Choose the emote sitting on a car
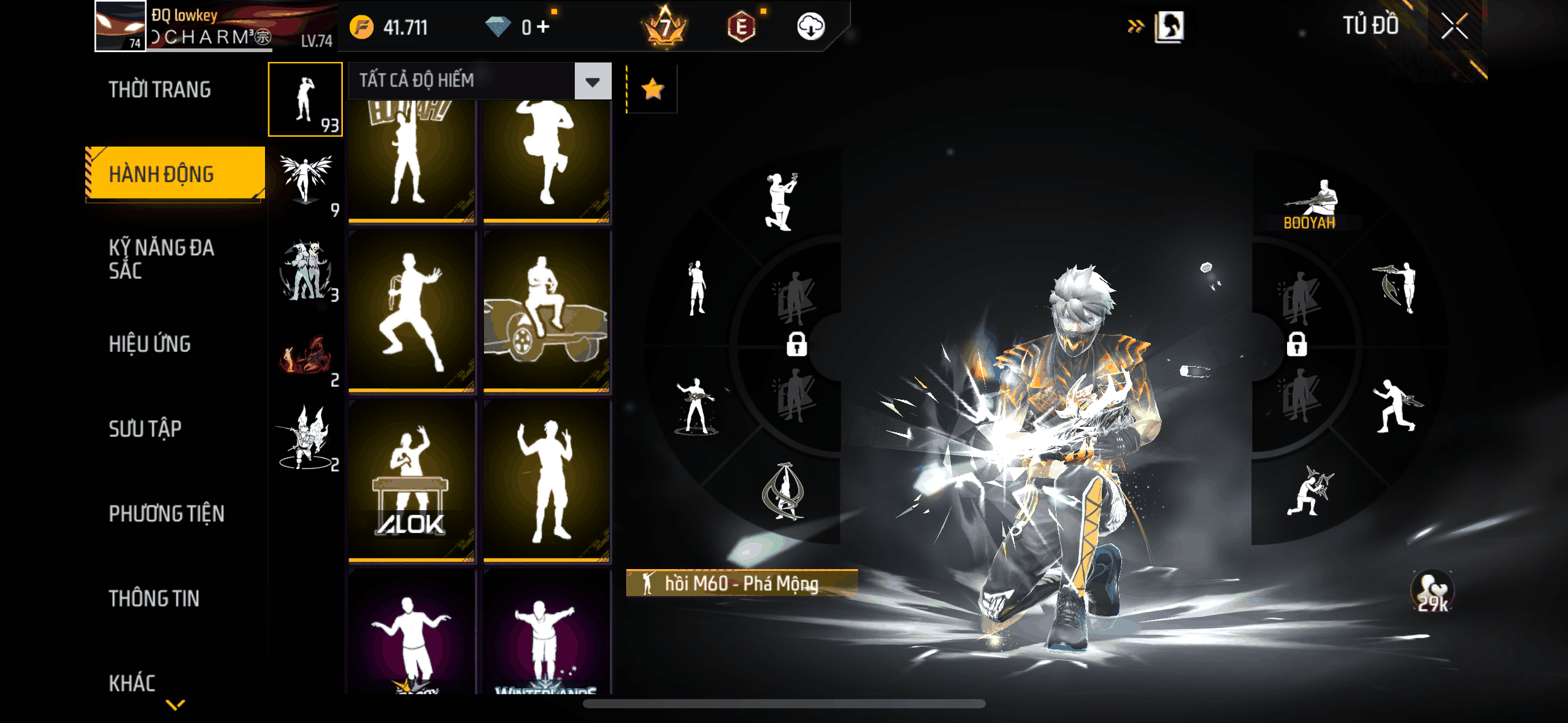The image size is (1568, 723). tap(546, 311)
